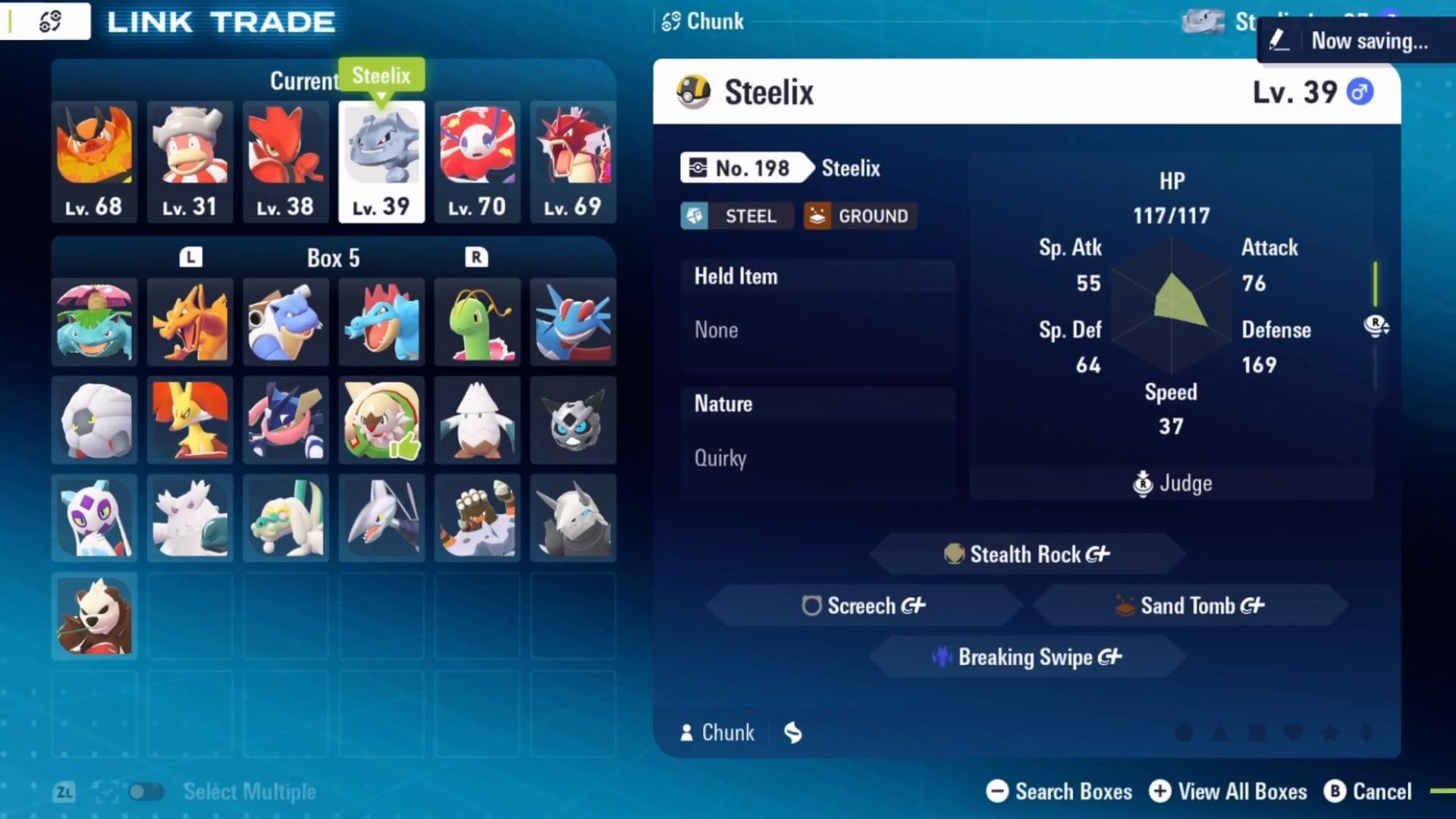This screenshot has height=819, width=1456.
Task: Click the Box 5 title bar
Action: [x=332, y=258]
